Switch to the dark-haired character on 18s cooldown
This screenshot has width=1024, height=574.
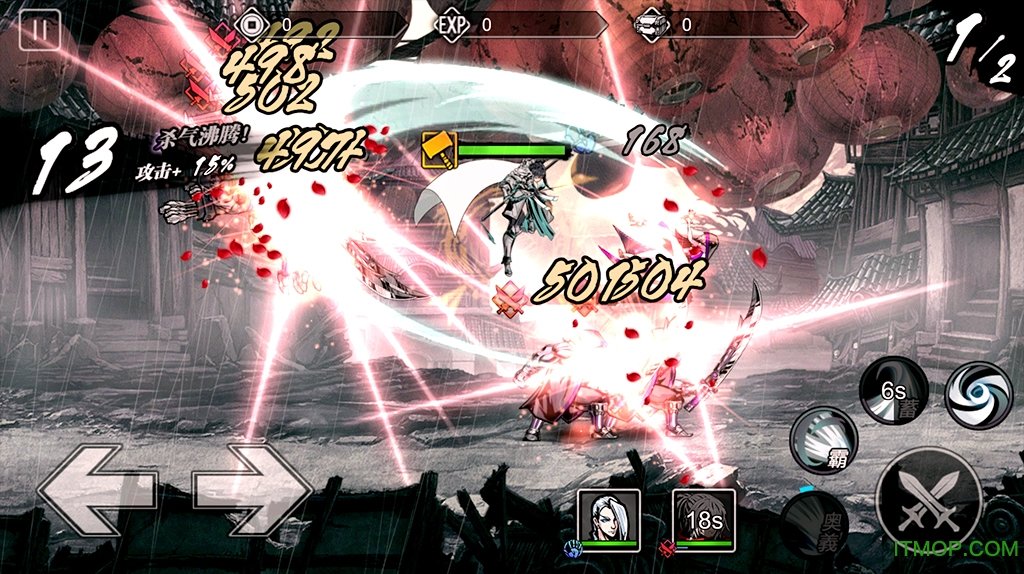coord(704,517)
